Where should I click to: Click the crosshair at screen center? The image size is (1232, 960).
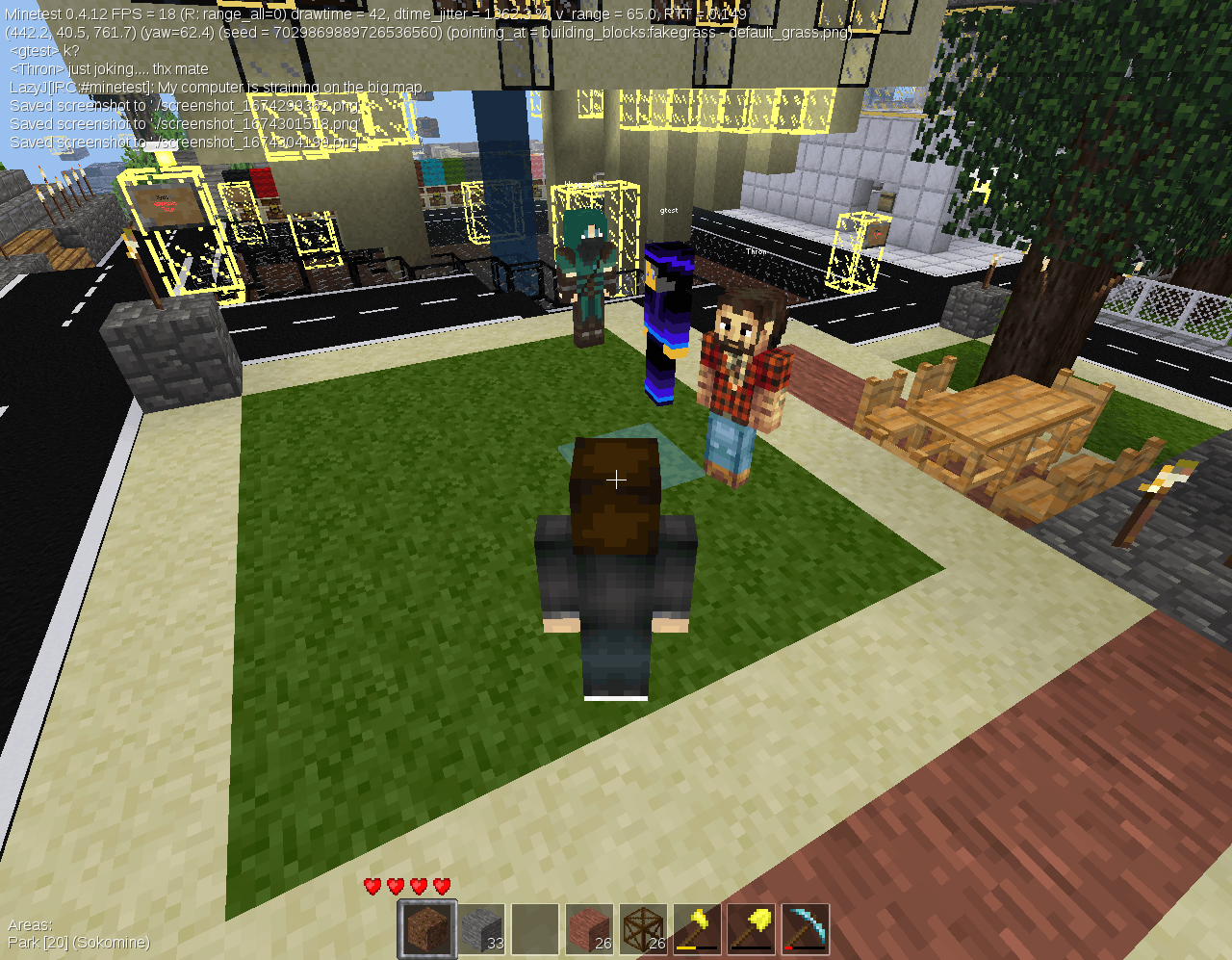click(x=616, y=480)
